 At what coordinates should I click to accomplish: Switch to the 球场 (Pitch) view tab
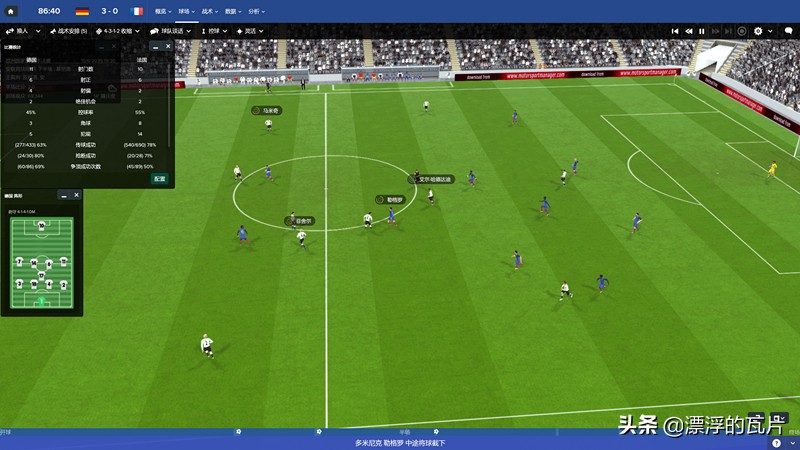(186, 11)
